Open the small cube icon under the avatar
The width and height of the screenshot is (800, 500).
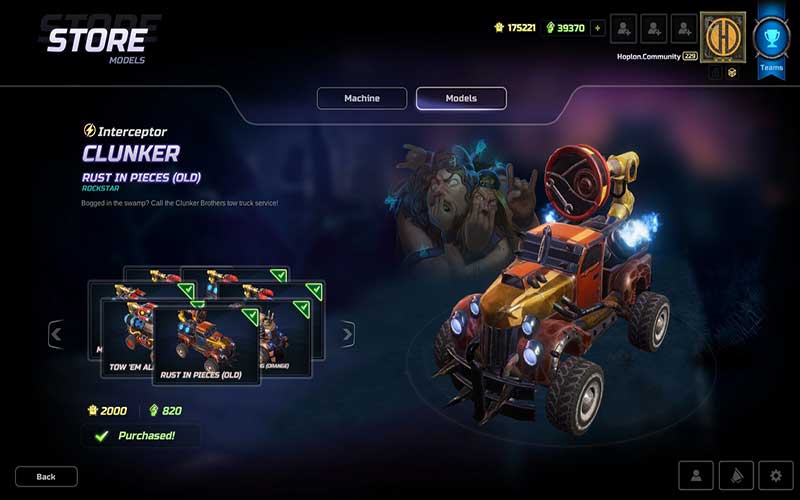(x=732, y=72)
